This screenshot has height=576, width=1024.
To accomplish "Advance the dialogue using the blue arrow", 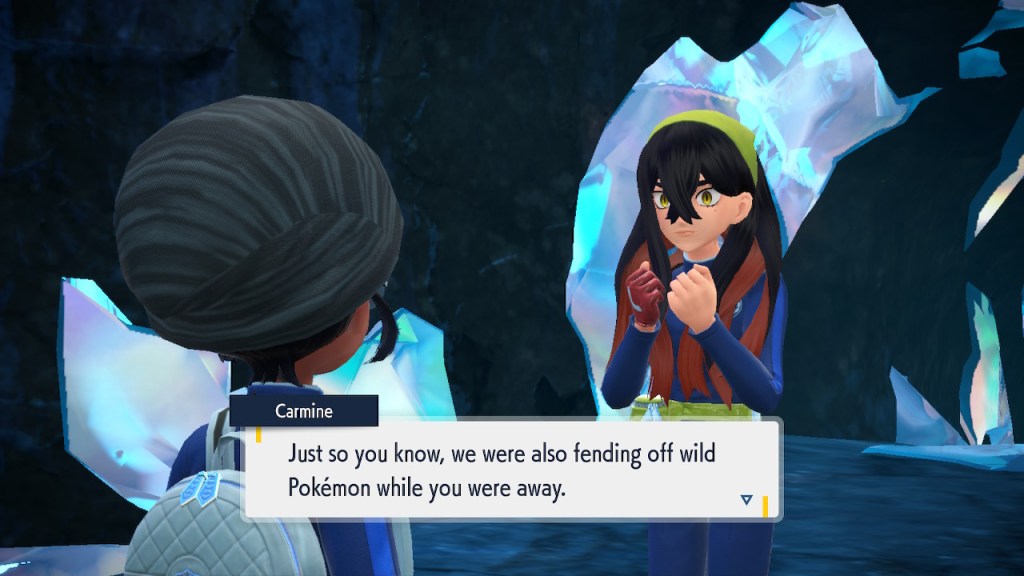I will click(x=746, y=499).
